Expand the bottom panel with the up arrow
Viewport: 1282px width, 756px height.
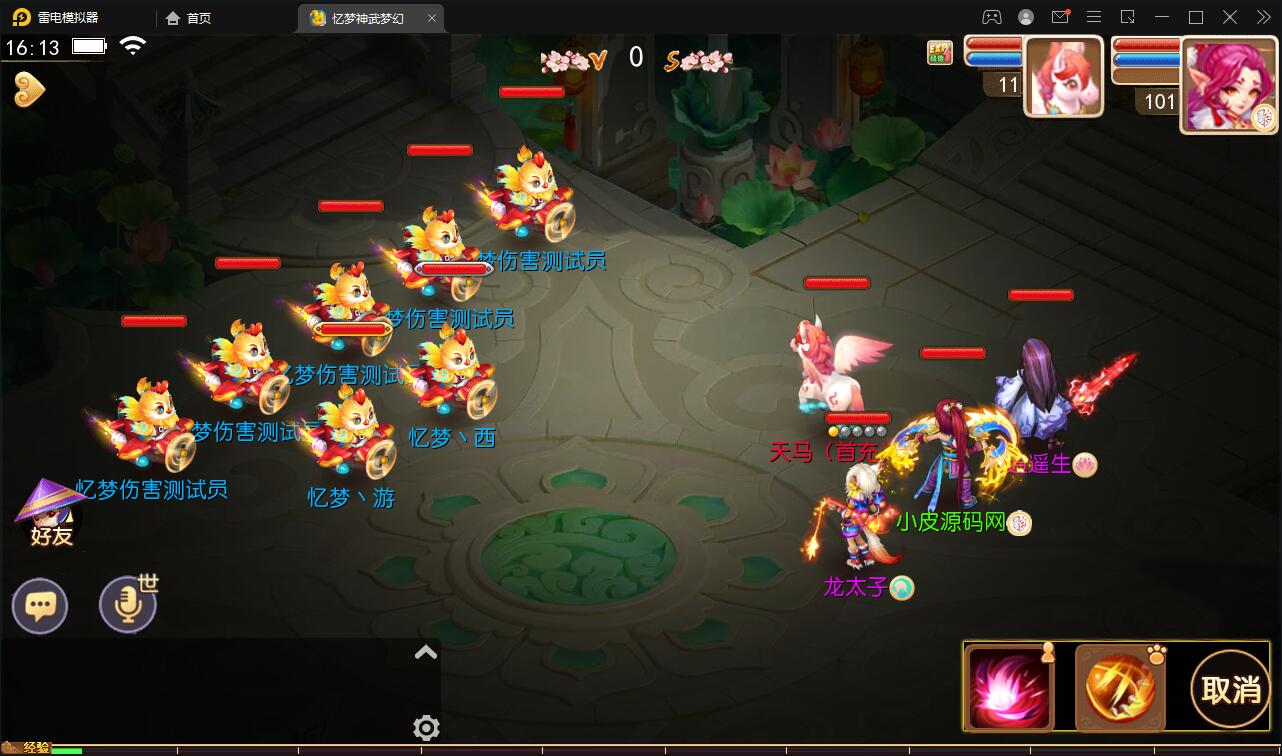pos(426,652)
